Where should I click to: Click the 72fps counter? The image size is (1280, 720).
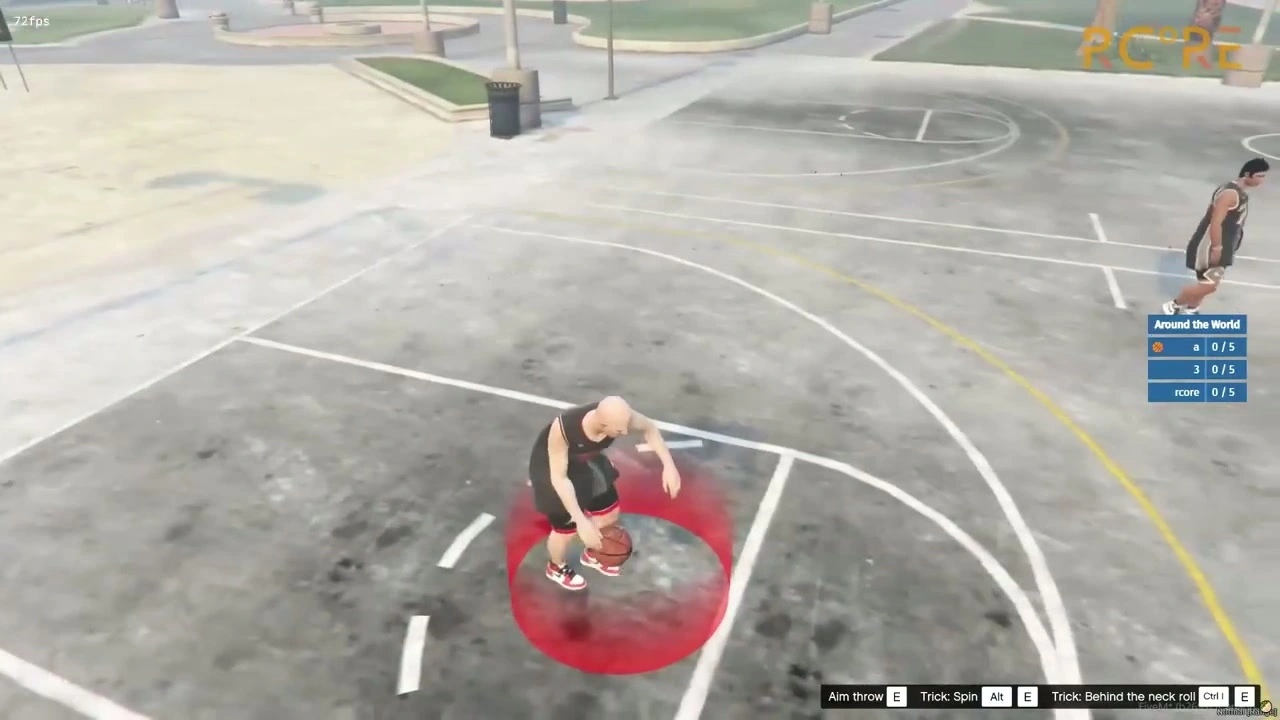(x=31, y=20)
